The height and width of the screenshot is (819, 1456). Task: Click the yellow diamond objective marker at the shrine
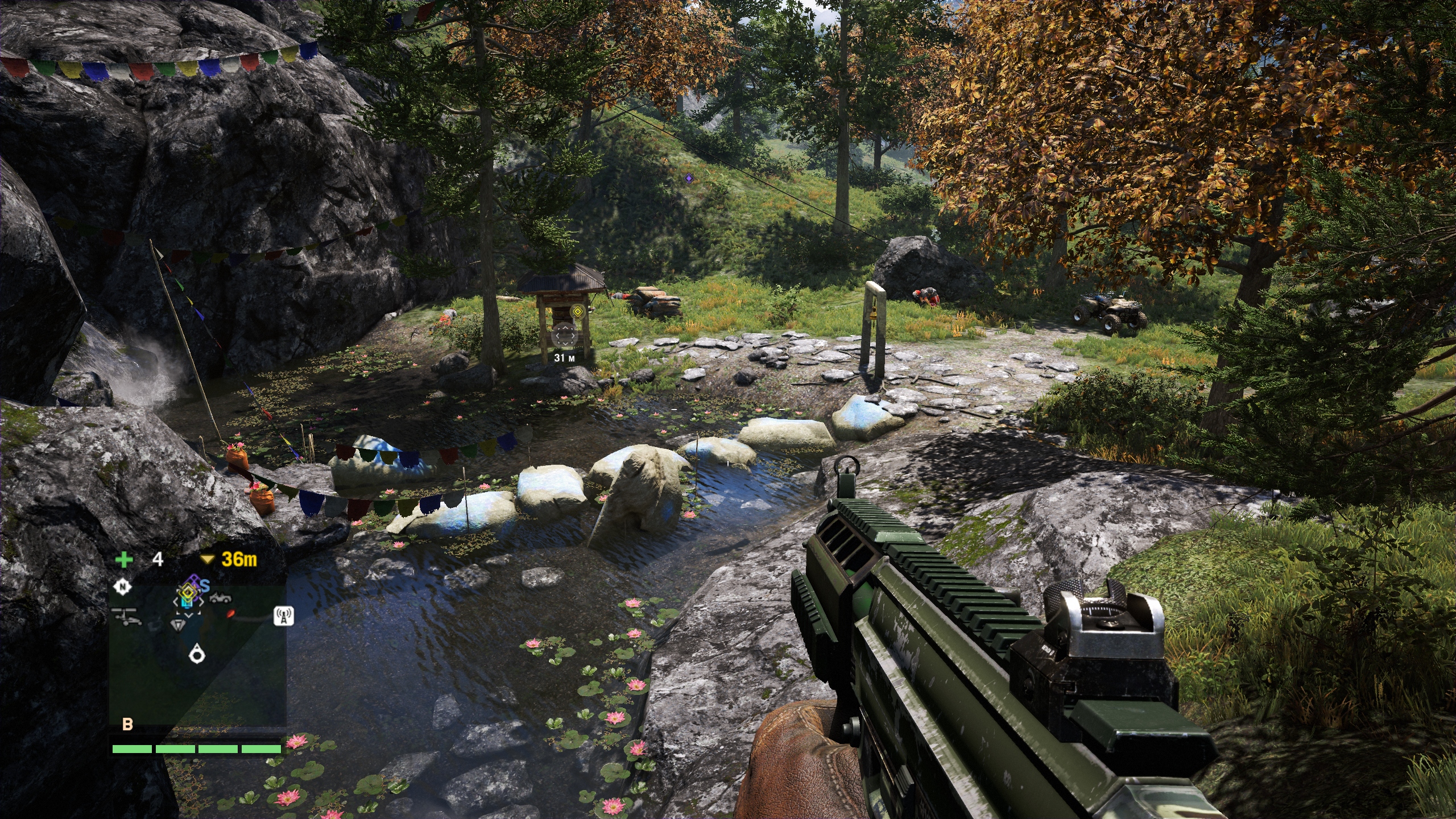[x=578, y=311]
